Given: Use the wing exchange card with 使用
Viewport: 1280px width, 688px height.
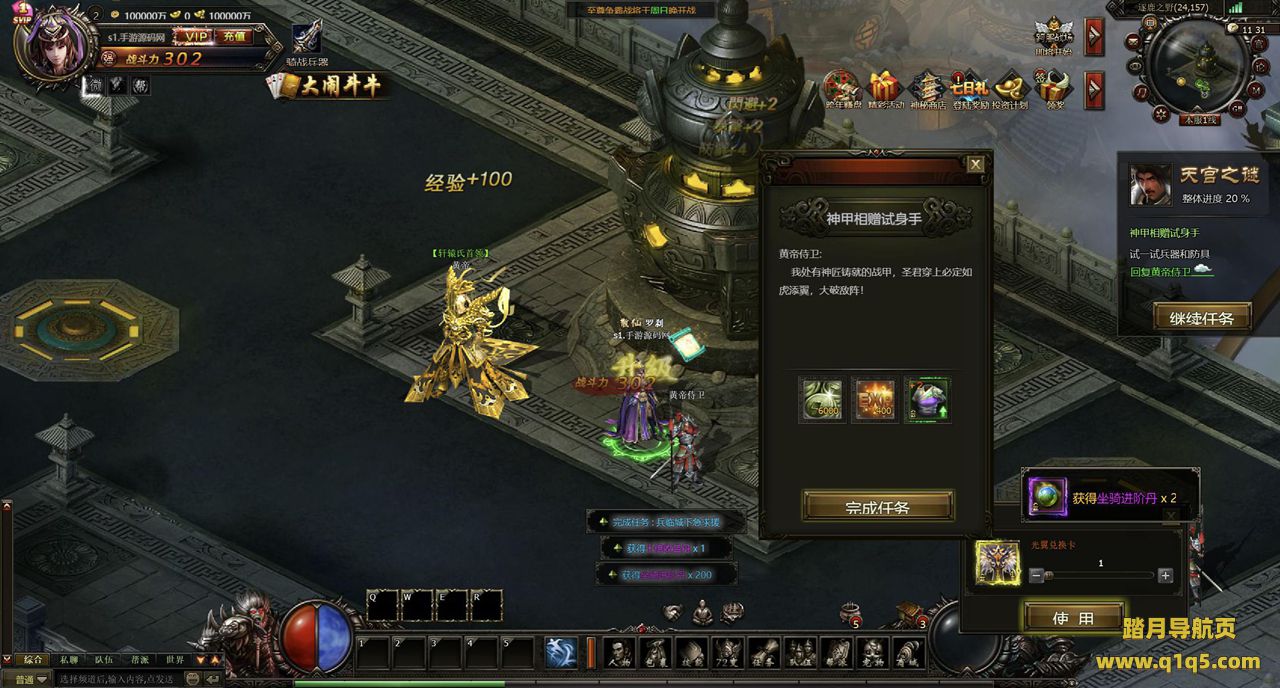Looking at the screenshot, I should 1073,618.
